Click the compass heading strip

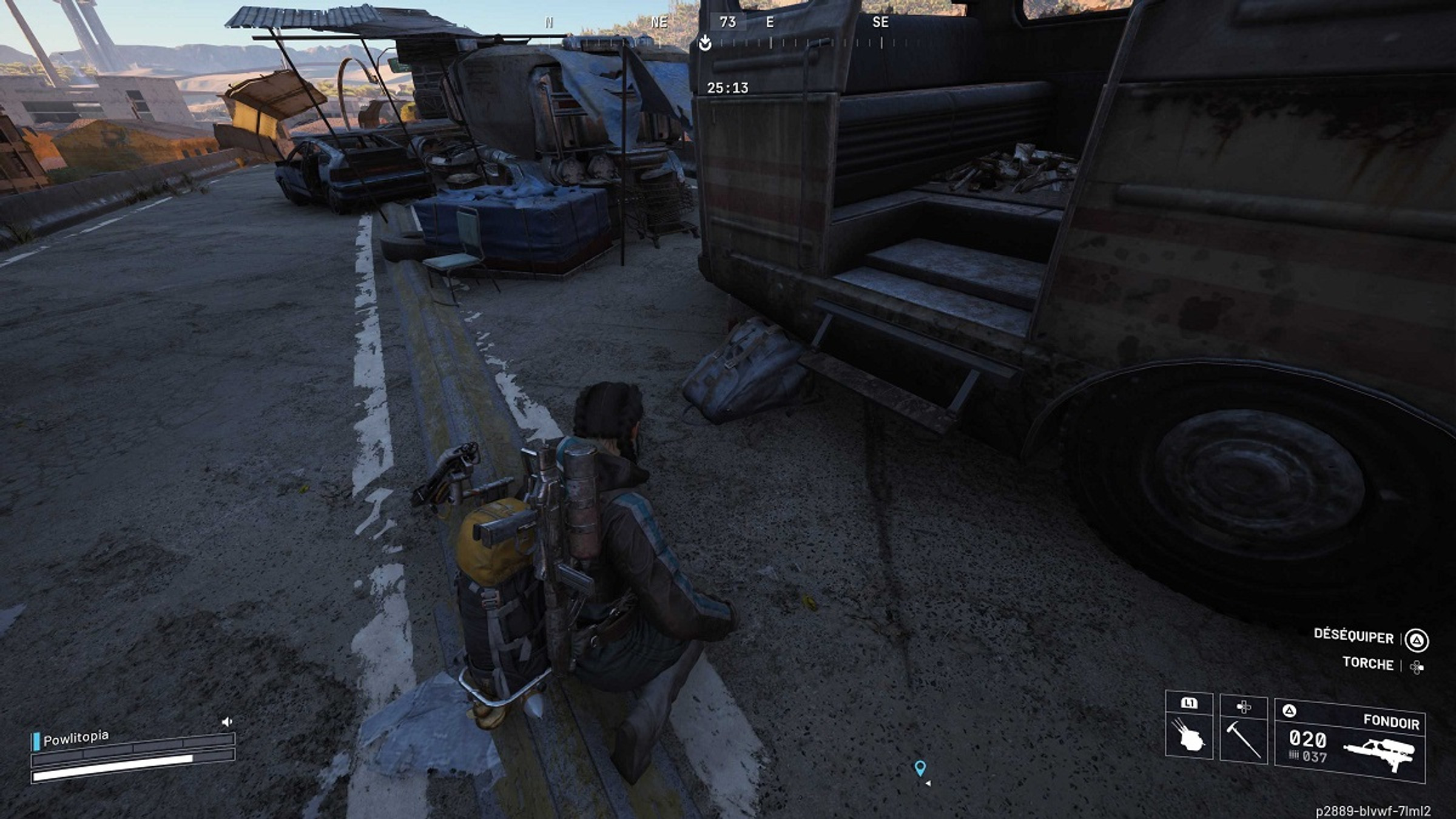[x=728, y=30]
